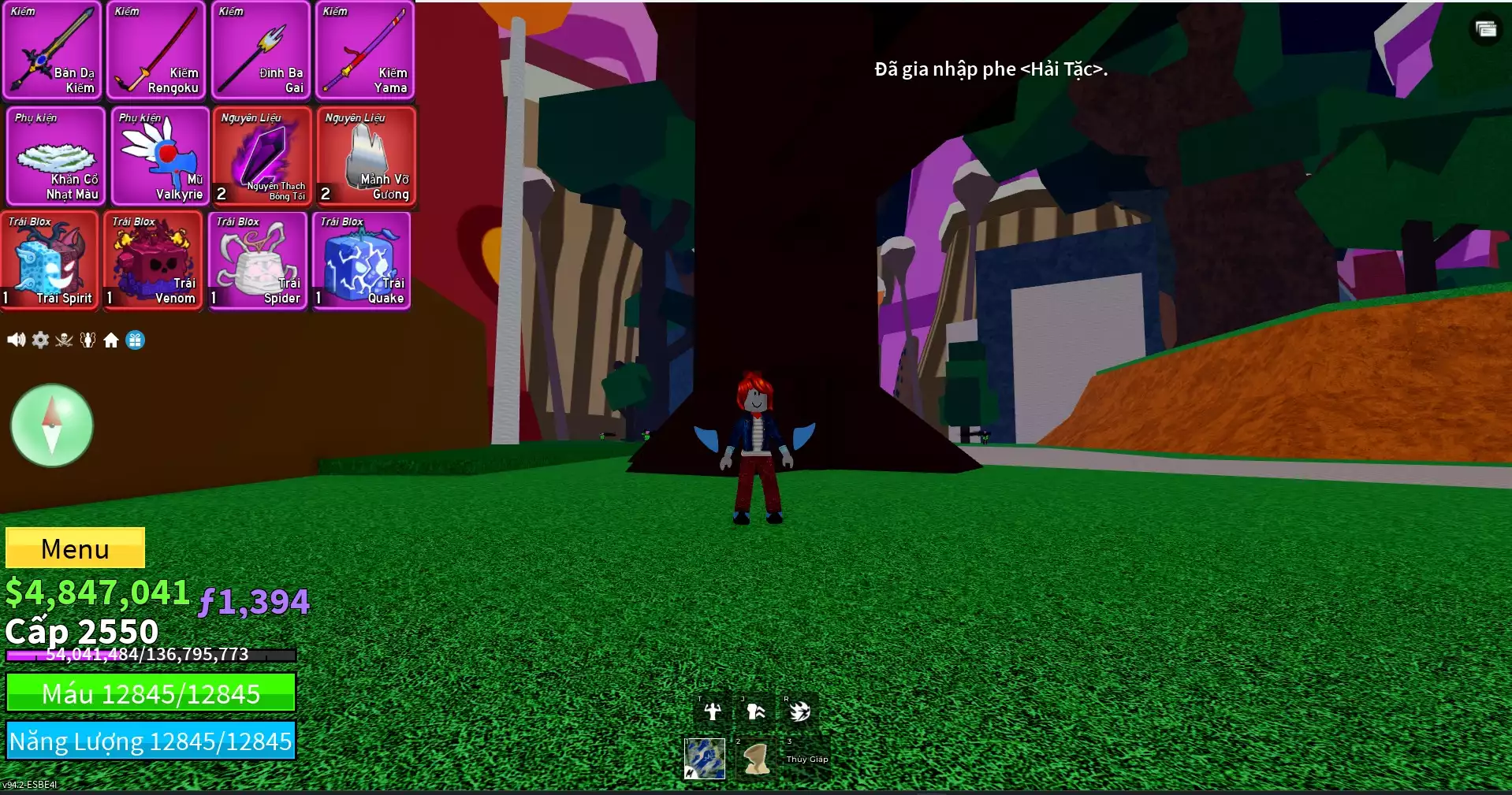Open the Roblox chat window icon
This screenshot has width=1512, height=795.
point(1486,30)
